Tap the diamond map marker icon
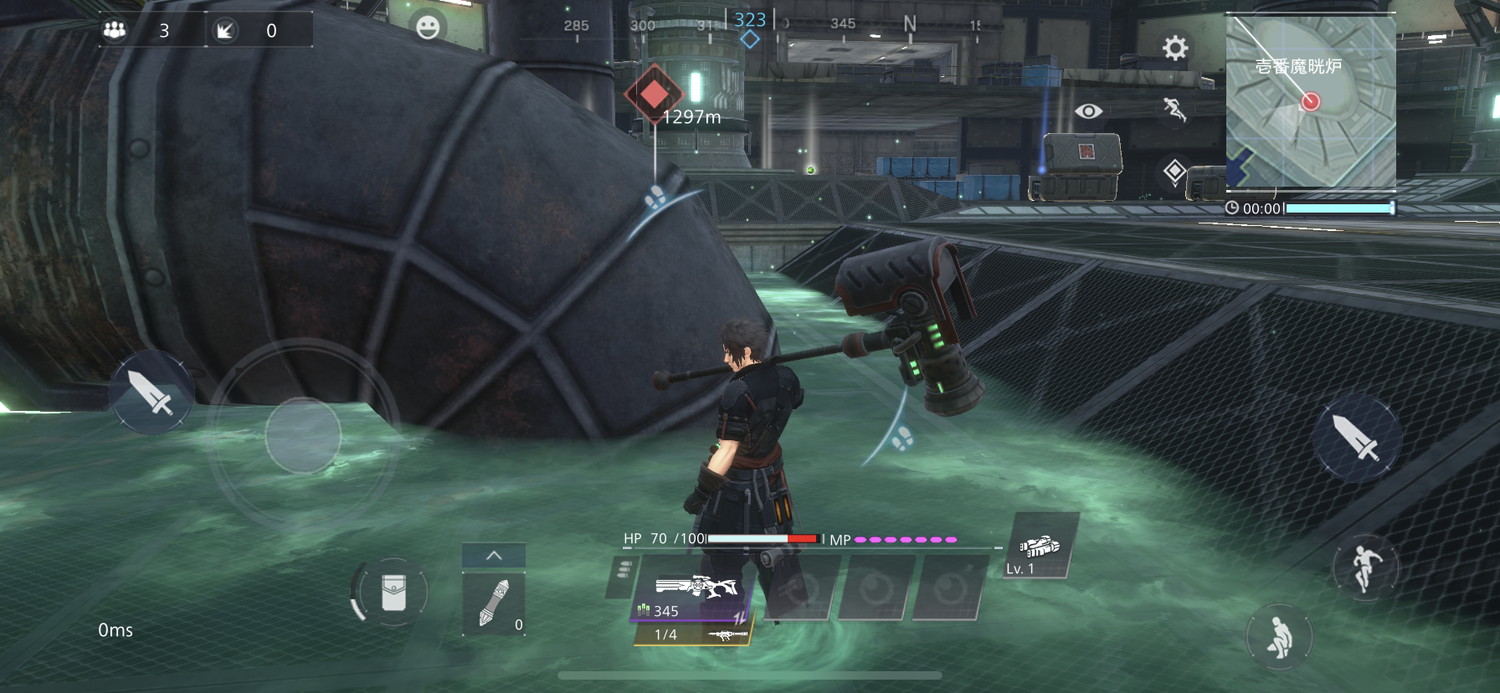The image size is (1500, 693). click(x=1175, y=171)
